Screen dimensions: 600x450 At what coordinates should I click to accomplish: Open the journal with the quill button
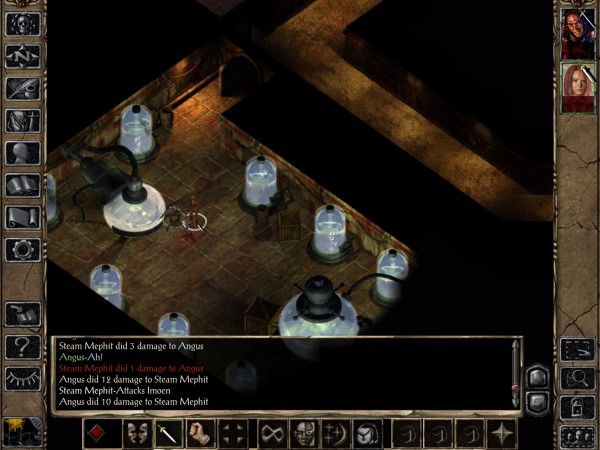pos(23,88)
